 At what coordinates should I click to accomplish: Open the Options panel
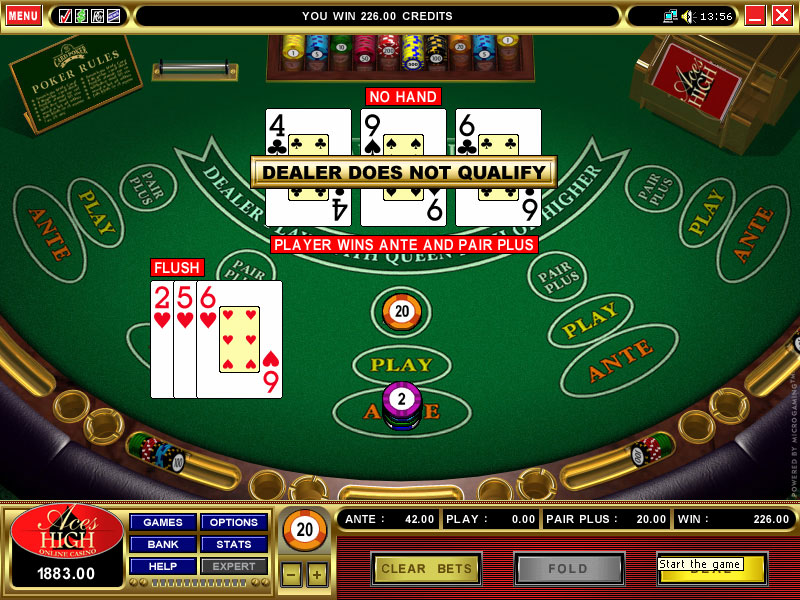coord(234,522)
